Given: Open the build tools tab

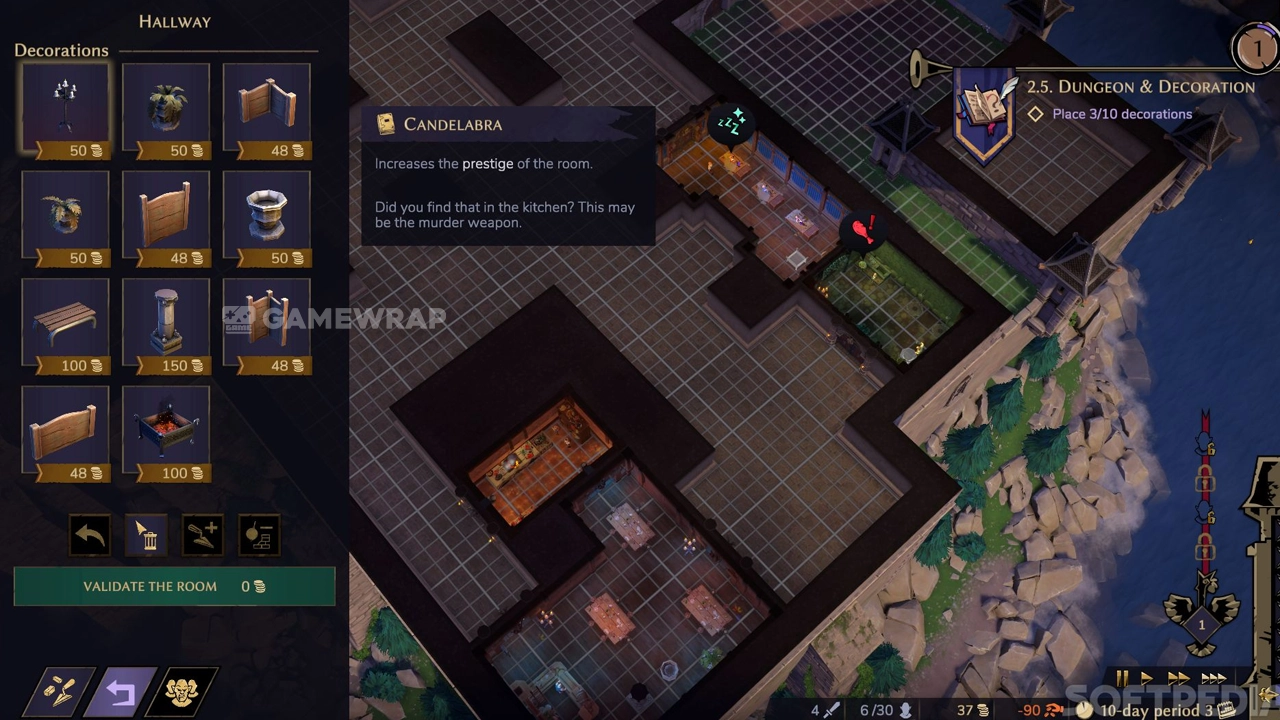Looking at the screenshot, I should 62,692.
